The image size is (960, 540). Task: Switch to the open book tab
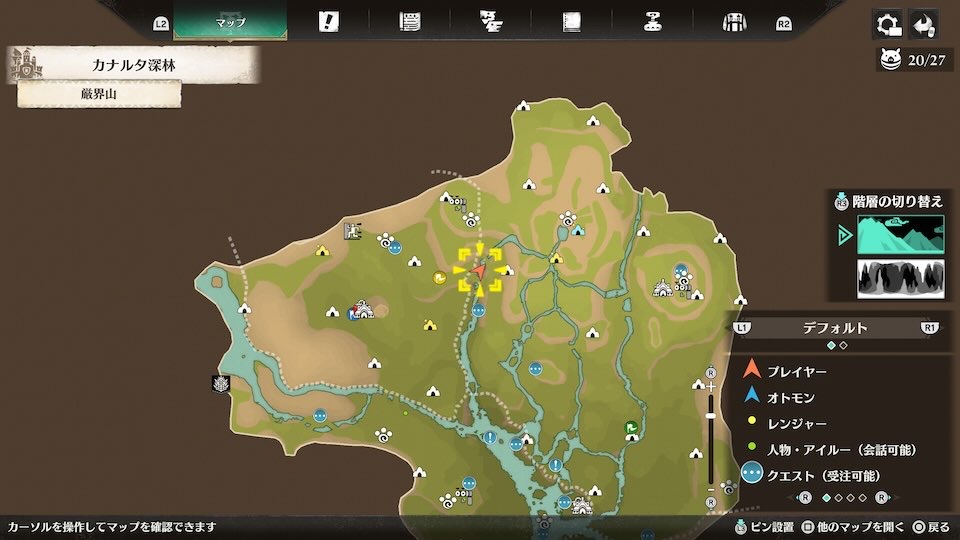click(572, 22)
